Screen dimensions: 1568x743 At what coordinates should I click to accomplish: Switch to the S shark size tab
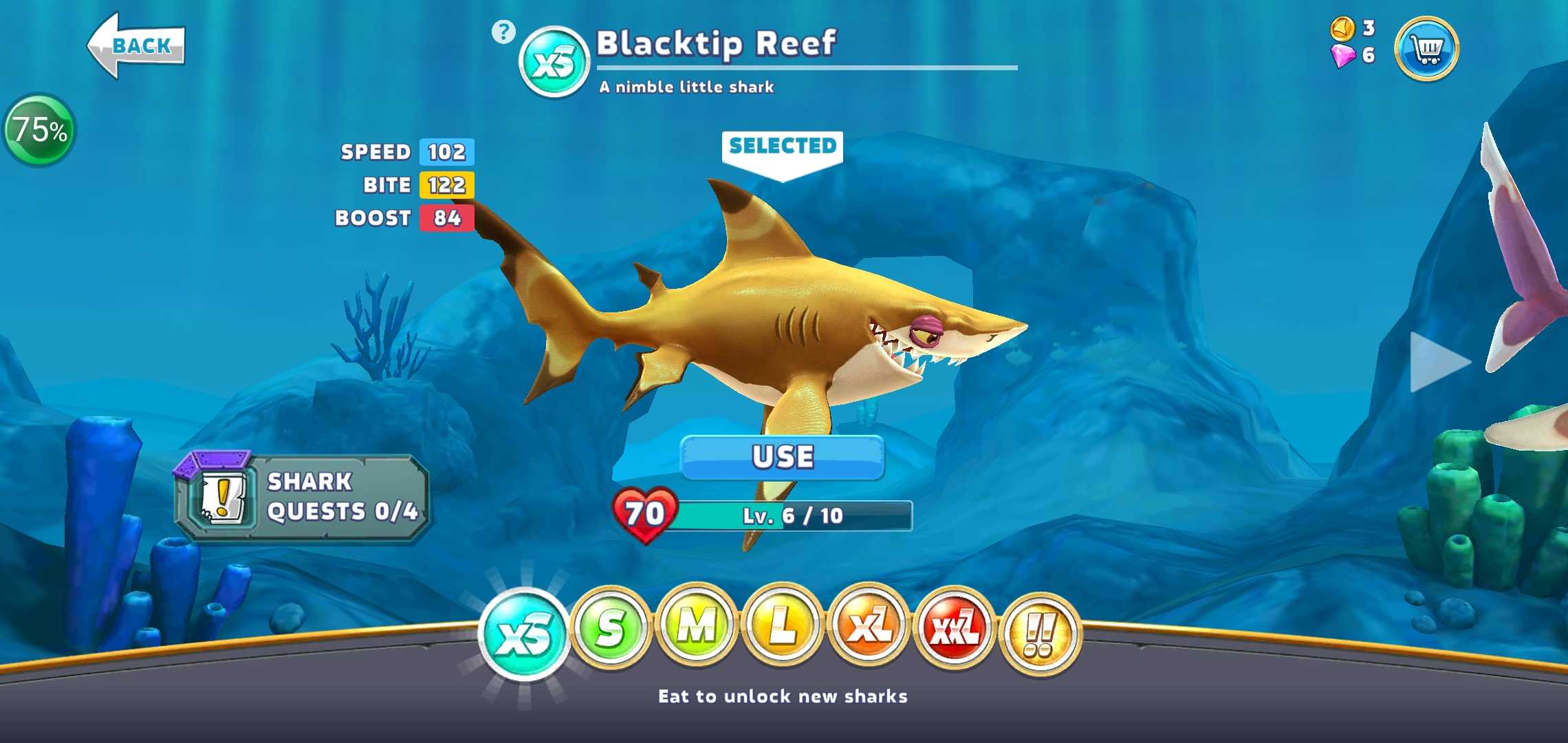[611, 628]
